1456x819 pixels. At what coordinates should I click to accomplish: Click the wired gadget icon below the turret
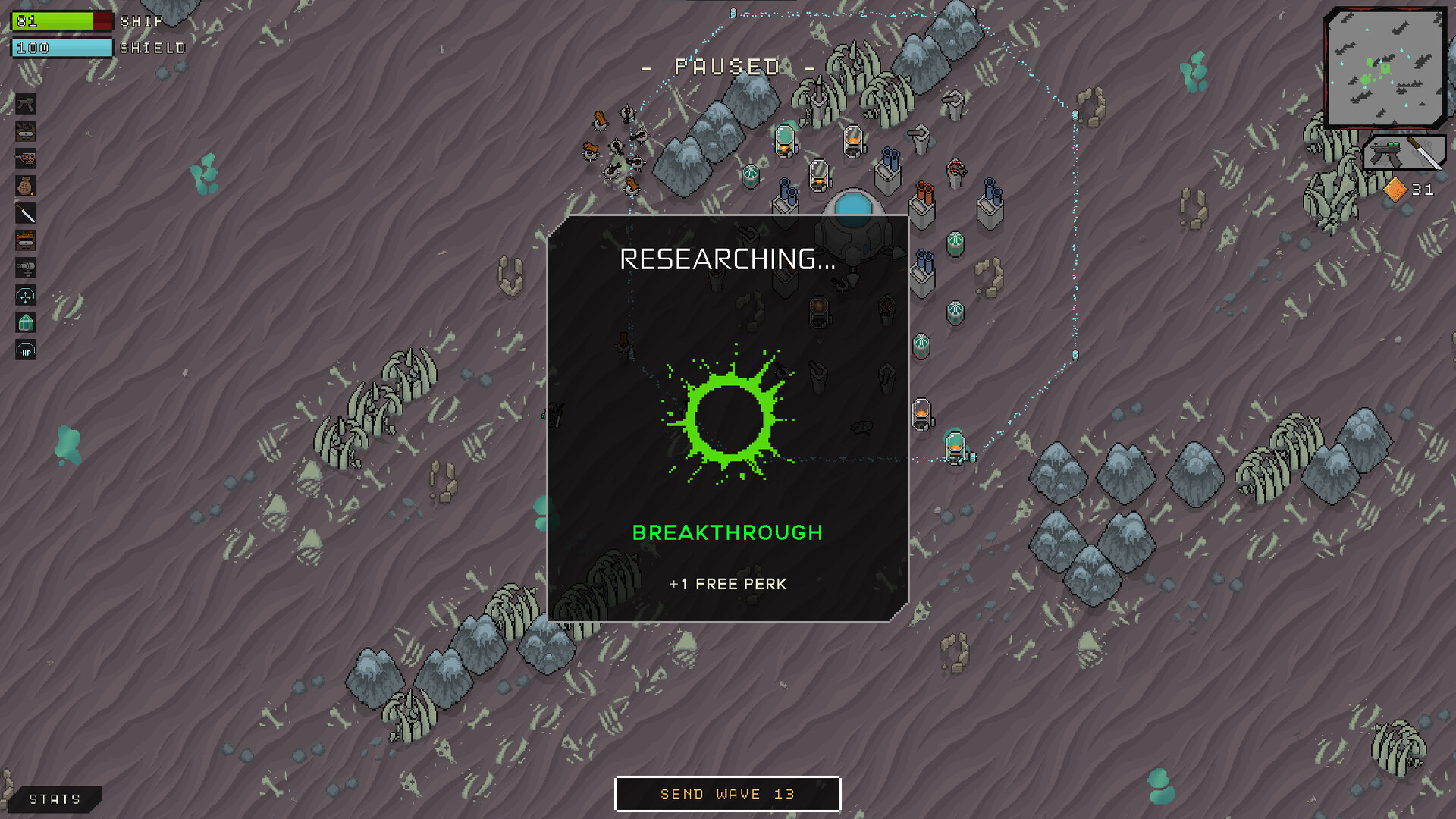pos(26,158)
